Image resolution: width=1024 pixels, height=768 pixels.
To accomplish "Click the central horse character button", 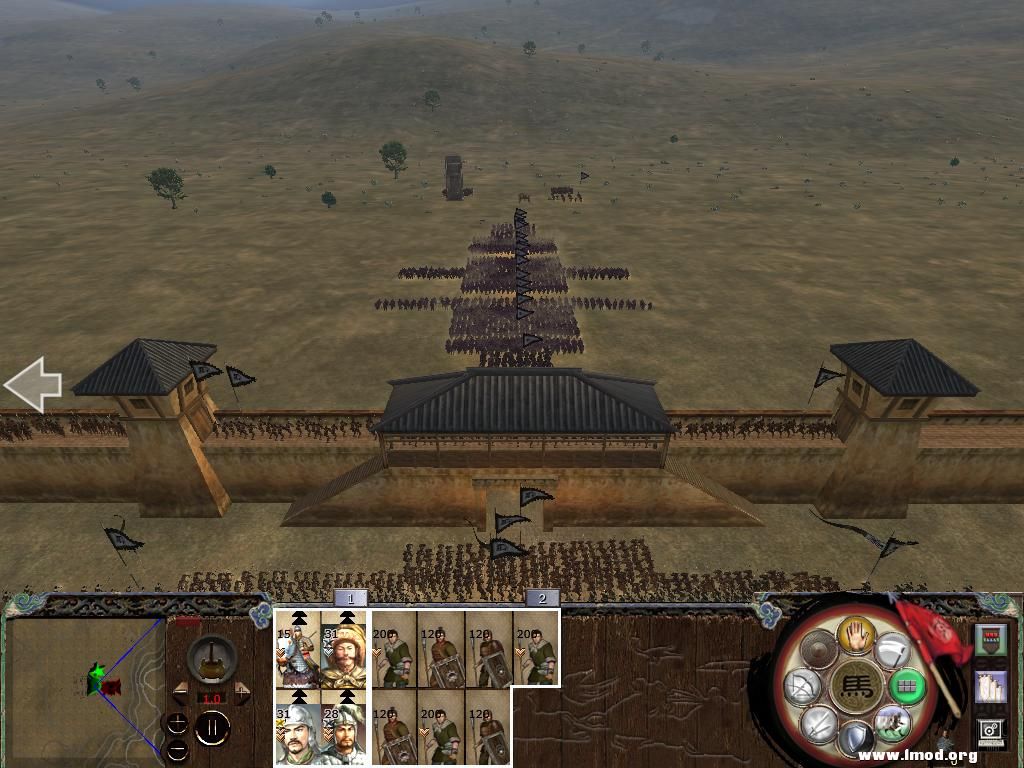I will point(856,688).
